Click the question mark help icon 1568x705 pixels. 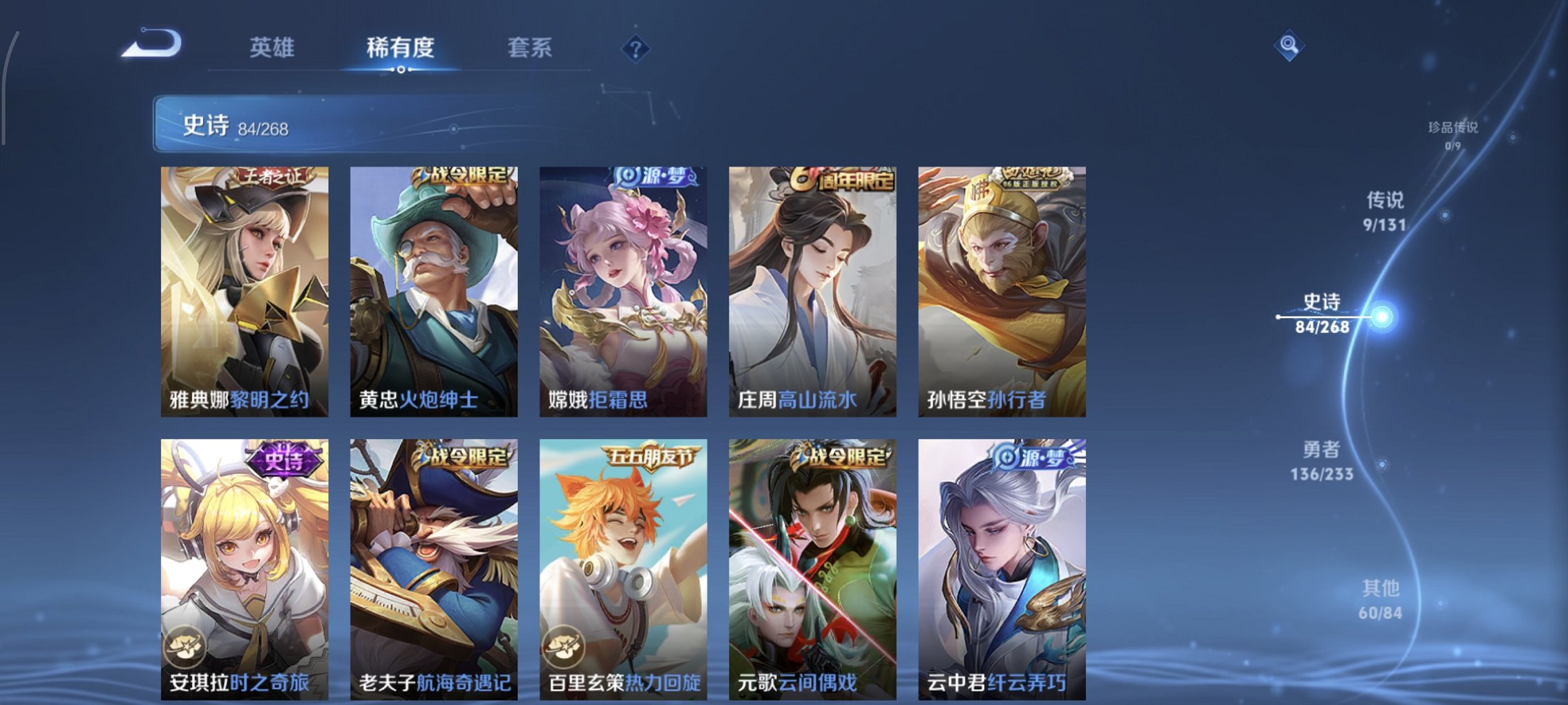coord(636,48)
